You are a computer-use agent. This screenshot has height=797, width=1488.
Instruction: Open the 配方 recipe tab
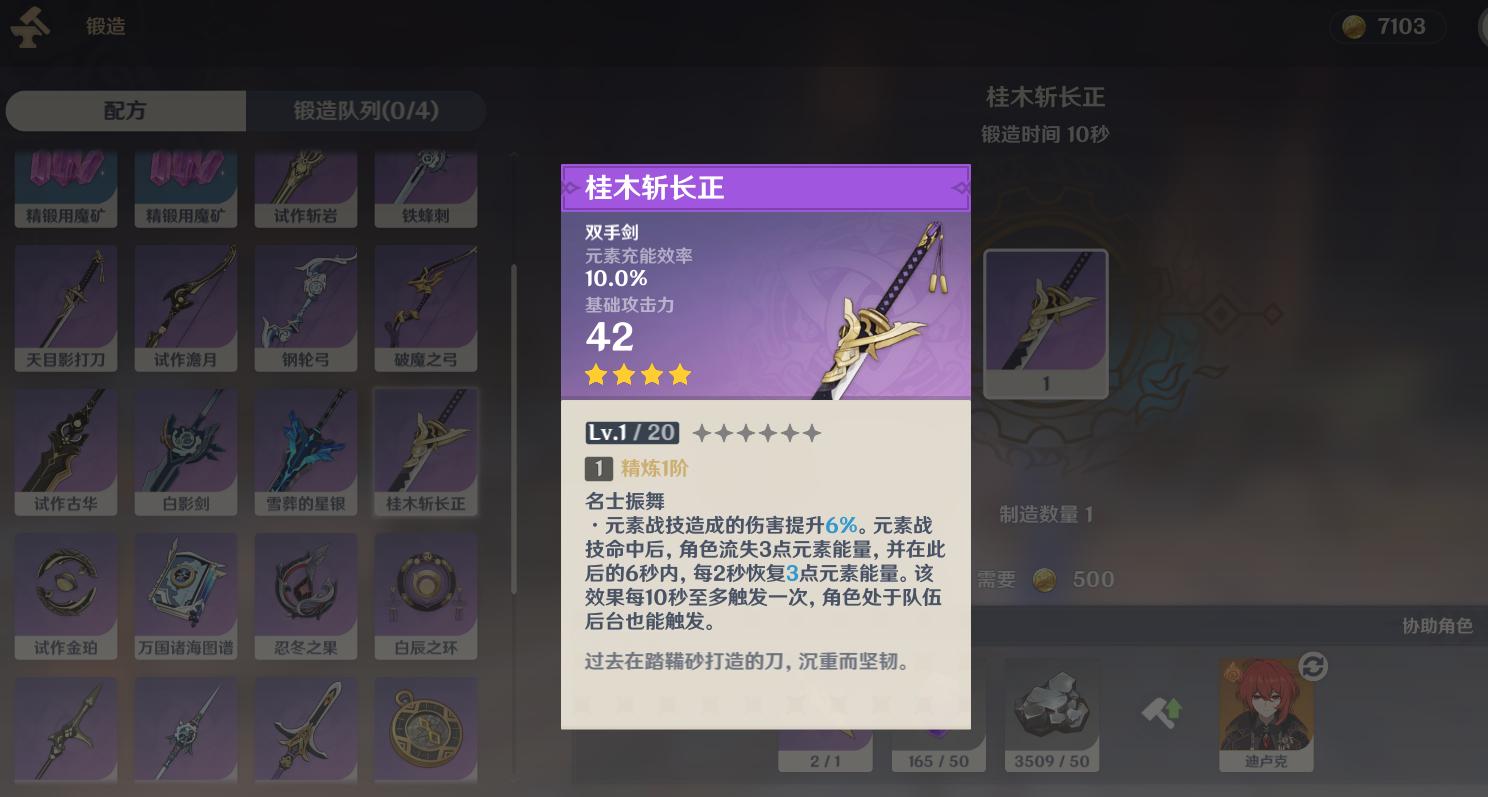125,110
